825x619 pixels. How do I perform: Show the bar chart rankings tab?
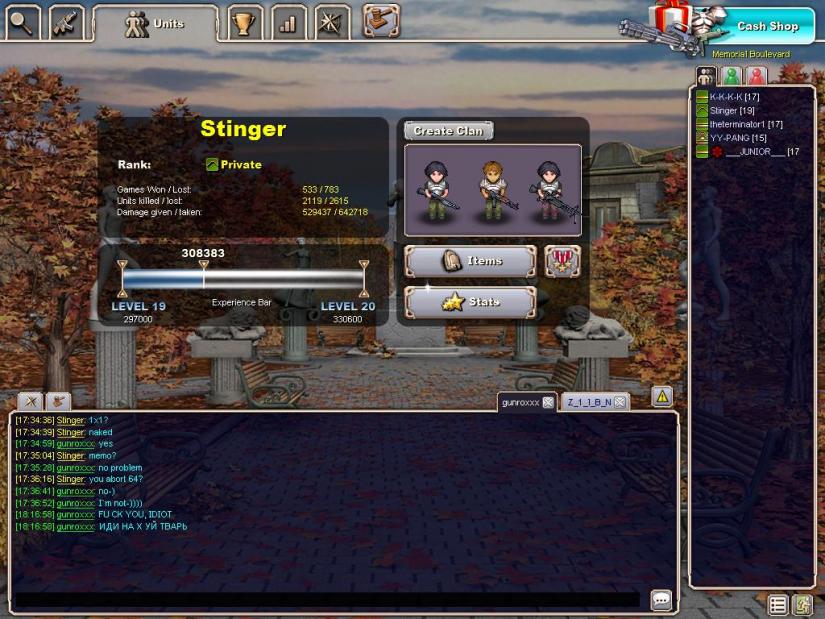coord(288,22)
